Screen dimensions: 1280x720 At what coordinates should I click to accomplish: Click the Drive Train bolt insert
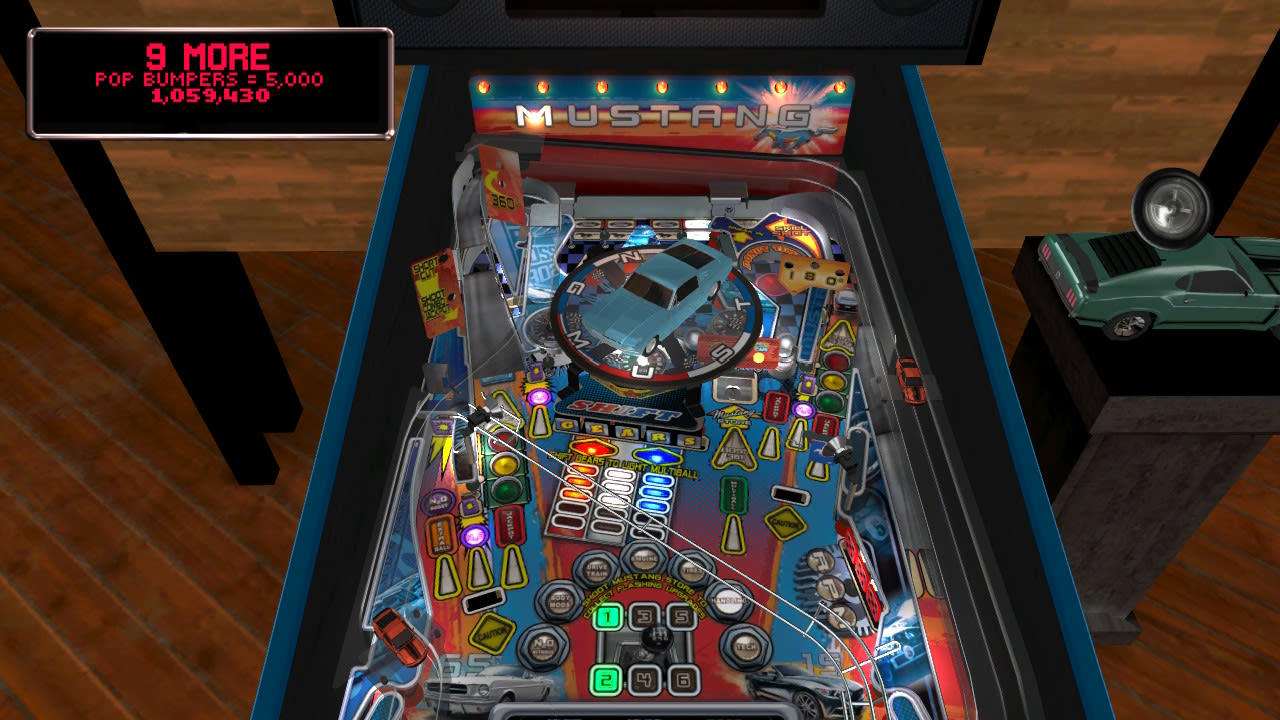[596, 570]
